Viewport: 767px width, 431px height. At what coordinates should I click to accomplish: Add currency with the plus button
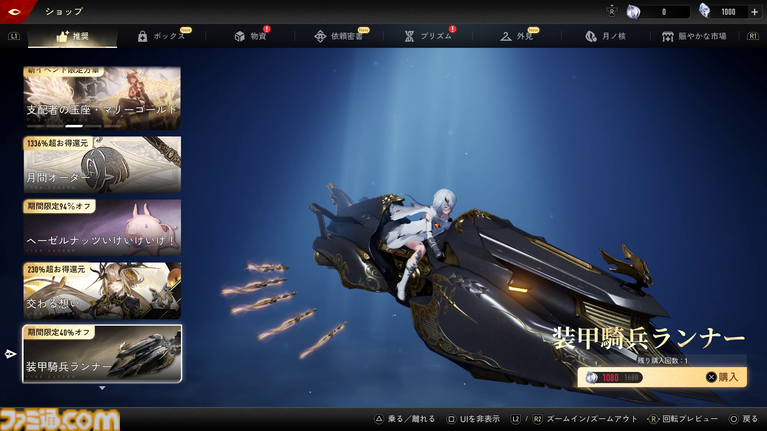tap(754, 12)
